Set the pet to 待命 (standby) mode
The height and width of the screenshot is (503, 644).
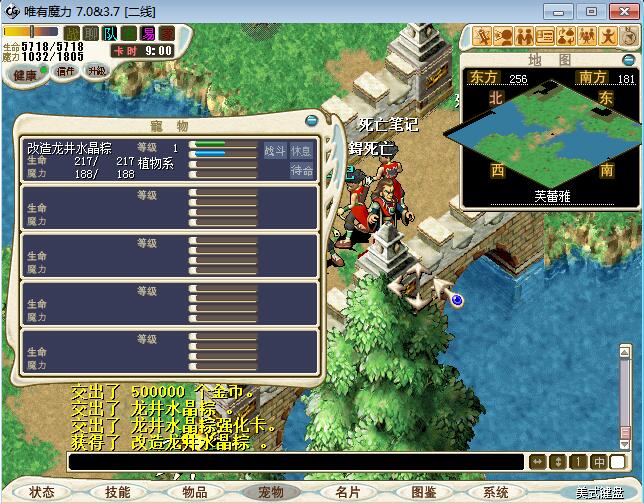pyautogui.click(x=302, y=171)
